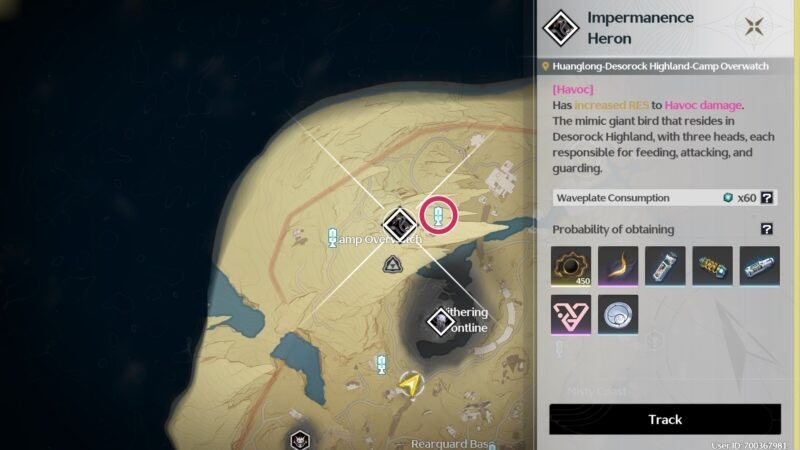The image size is (800, 450).
Task: Select the Withering Frontline diamond marker
Action: [x=441, y=322]
